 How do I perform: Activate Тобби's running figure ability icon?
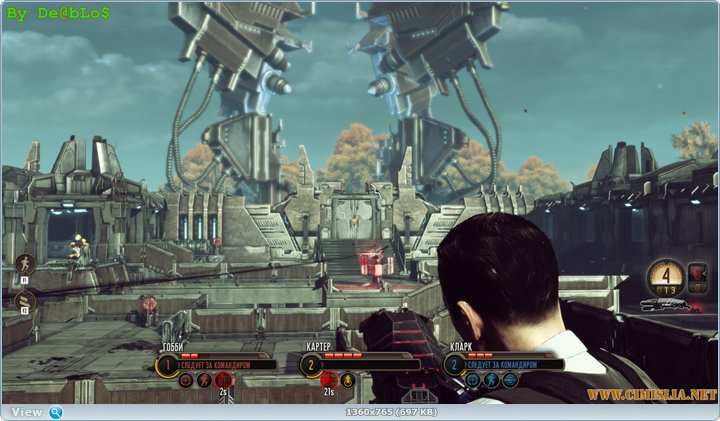click(204, 380)
